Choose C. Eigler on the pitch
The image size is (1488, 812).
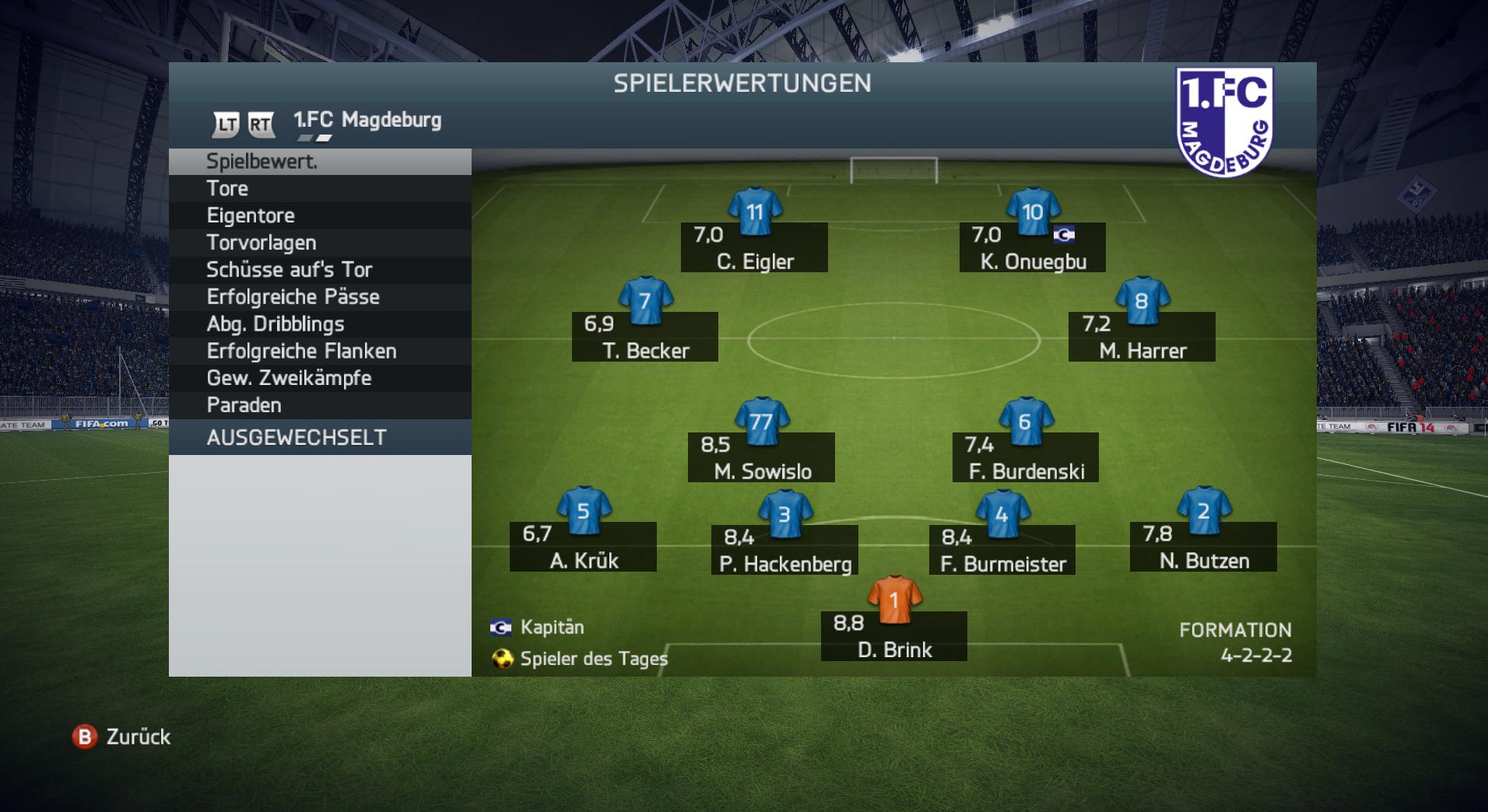[x=754, y=247]
